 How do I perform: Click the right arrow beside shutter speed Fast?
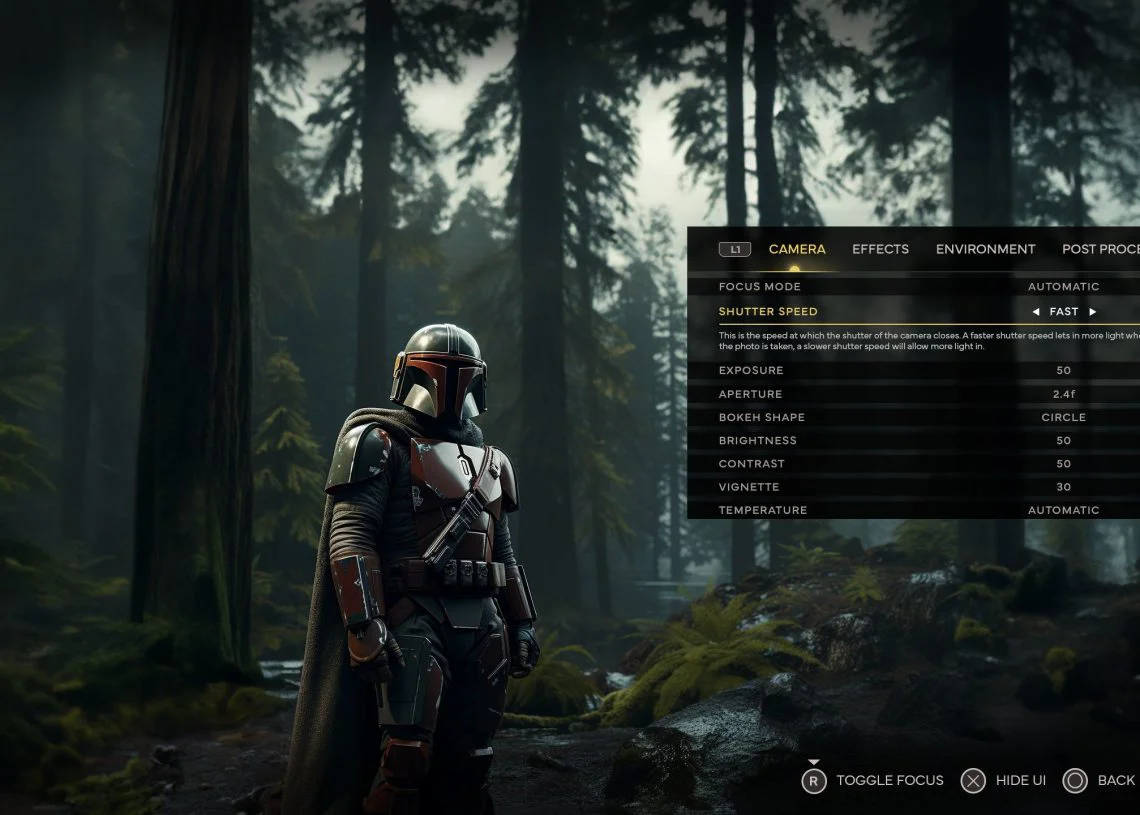[x=1093, y=312]
